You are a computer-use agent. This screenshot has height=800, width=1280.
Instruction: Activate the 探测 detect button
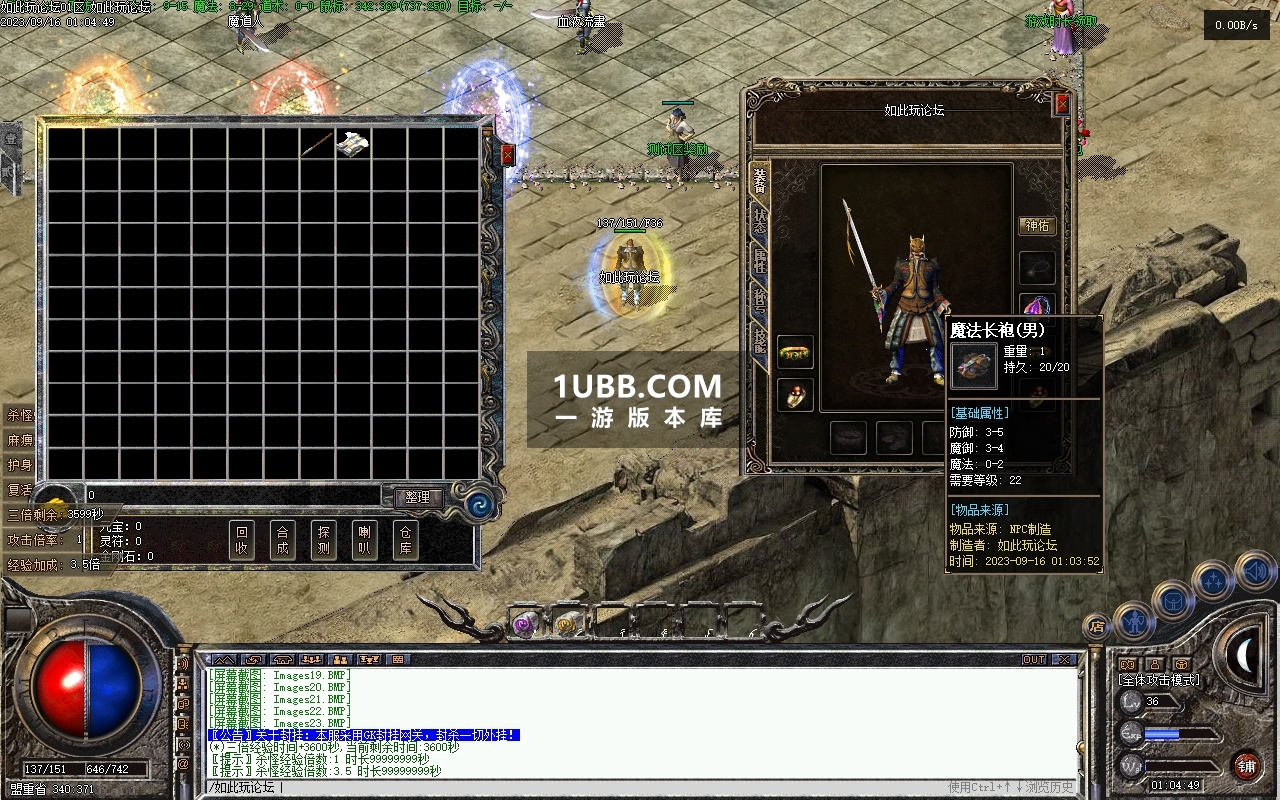click(323, 540)
